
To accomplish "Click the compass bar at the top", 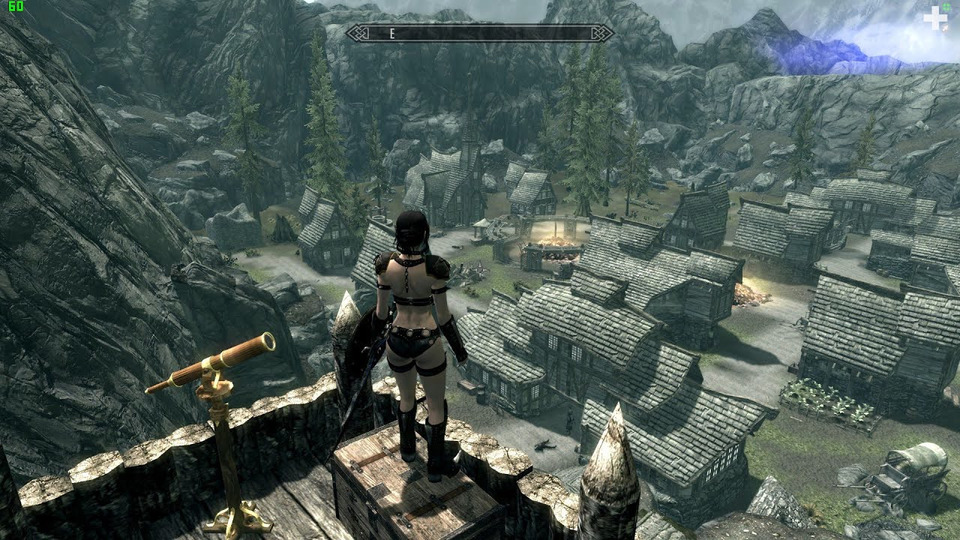I will pos(480,33).
